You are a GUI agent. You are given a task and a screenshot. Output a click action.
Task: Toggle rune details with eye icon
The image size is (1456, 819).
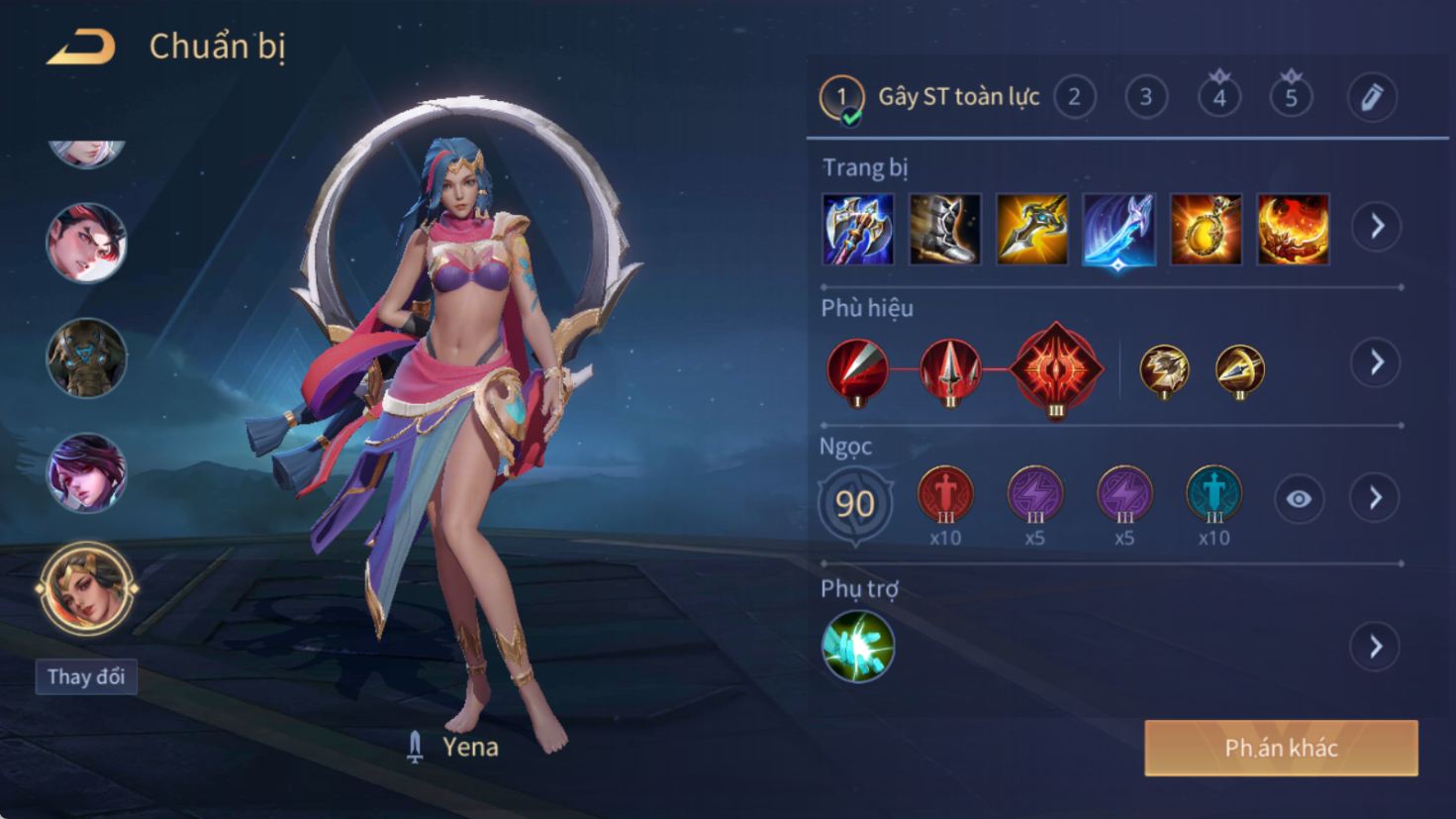(1299, 499)
